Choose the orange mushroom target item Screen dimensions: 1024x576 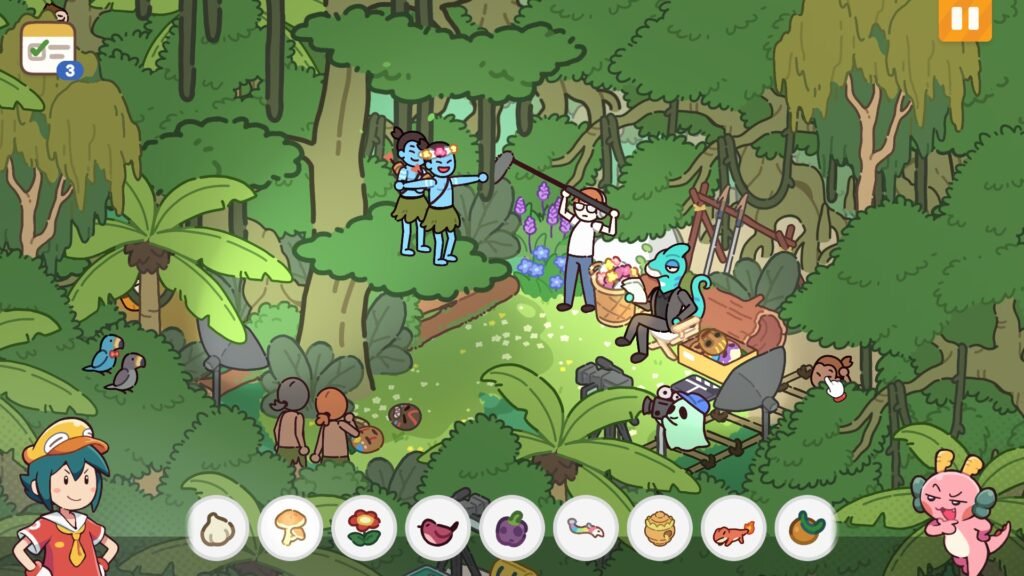click(290, 528)
